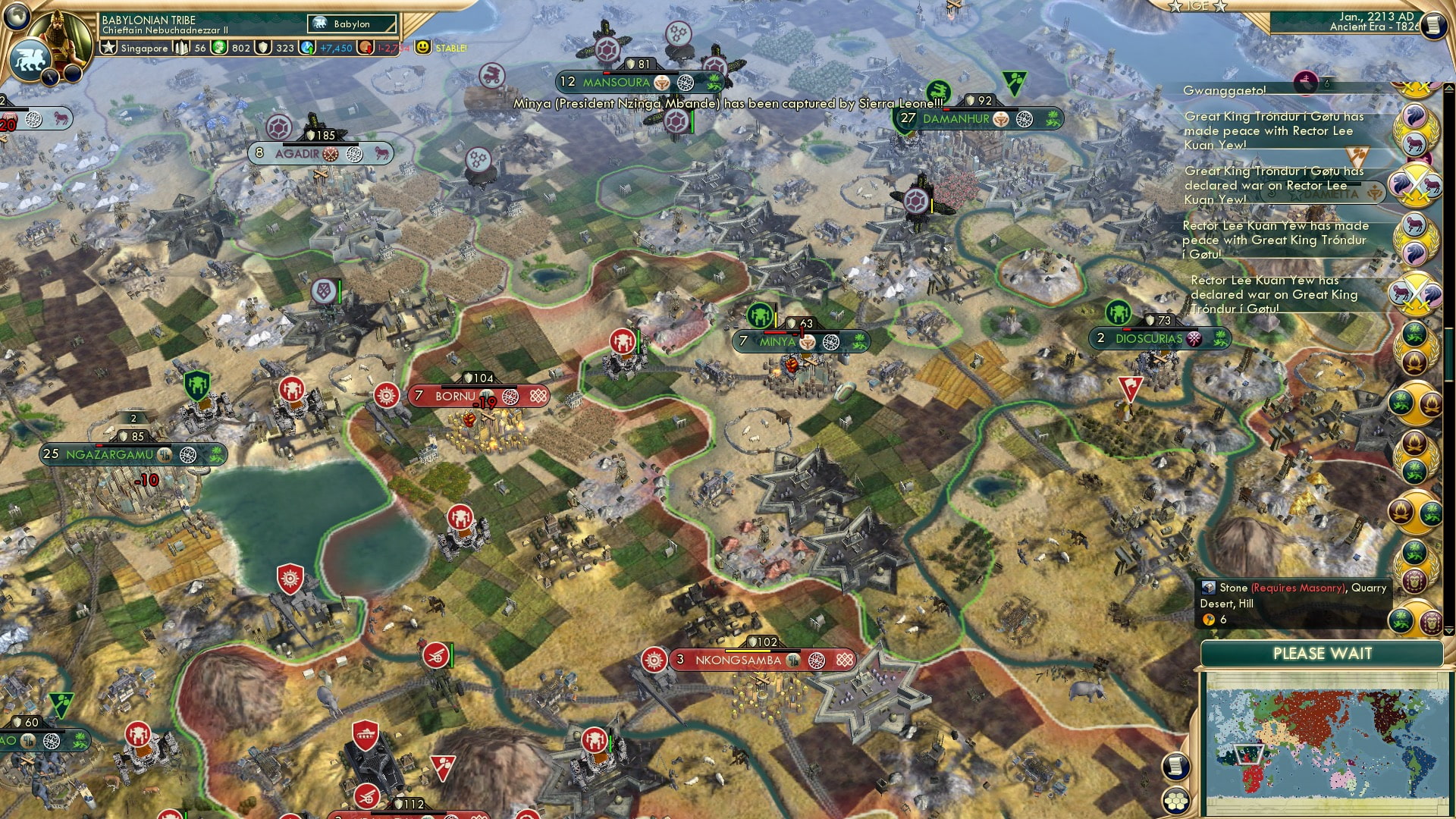Click the scroll-up arrow atop the notification list
The width and height of the screenshot is (1456, 819).
[1448, 89]
